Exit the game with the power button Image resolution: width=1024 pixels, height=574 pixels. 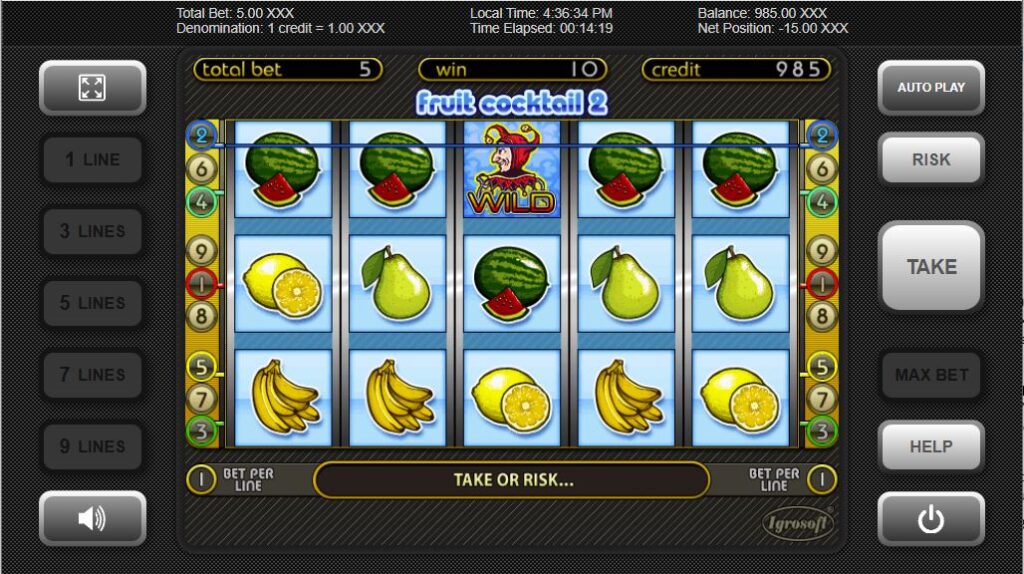[931, 518]
